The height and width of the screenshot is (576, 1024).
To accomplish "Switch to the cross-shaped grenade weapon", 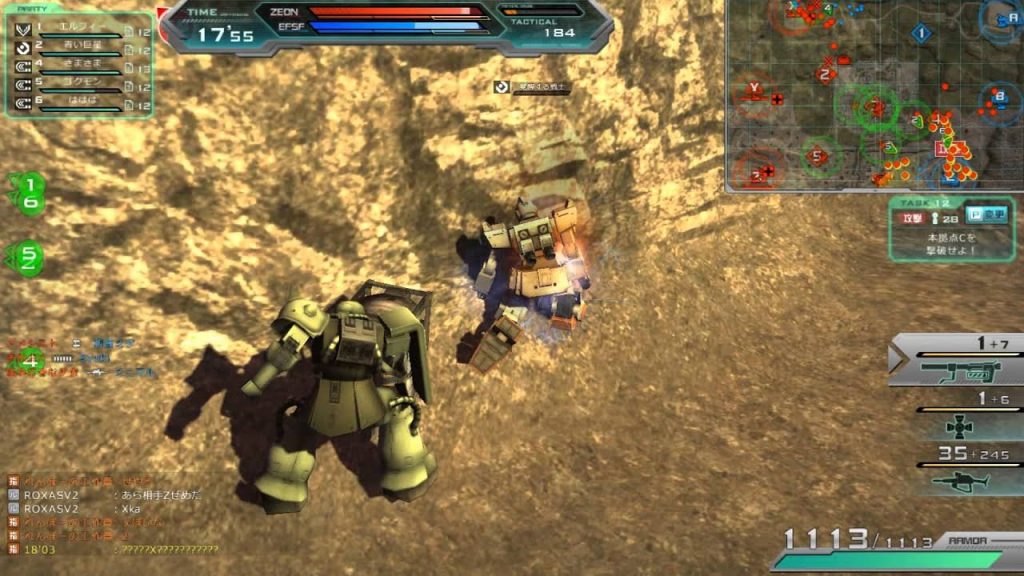I will pyautogui.click(x=960, y=427).
